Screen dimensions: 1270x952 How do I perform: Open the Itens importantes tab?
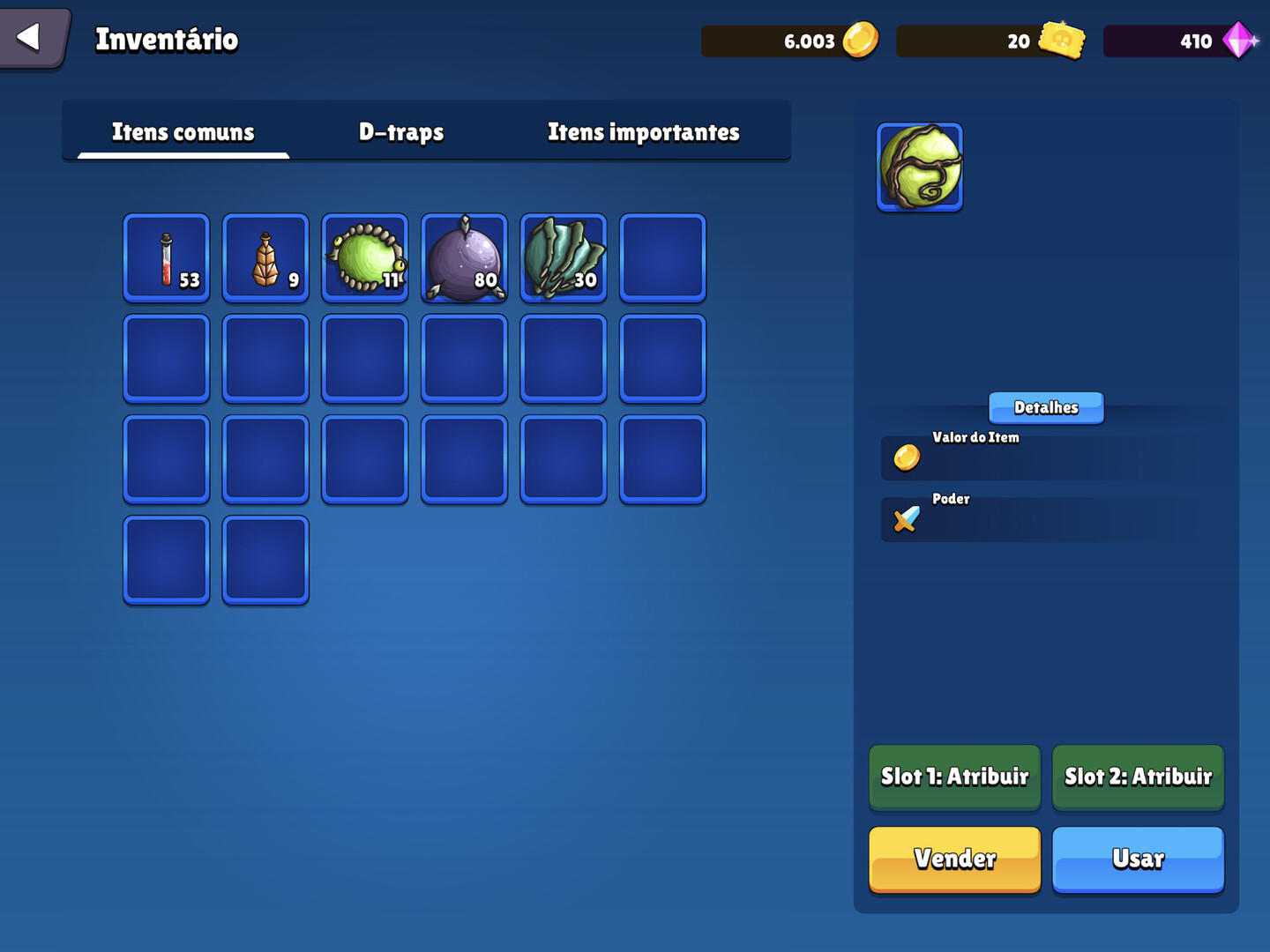pyautogui.click(x=643, y=131)
